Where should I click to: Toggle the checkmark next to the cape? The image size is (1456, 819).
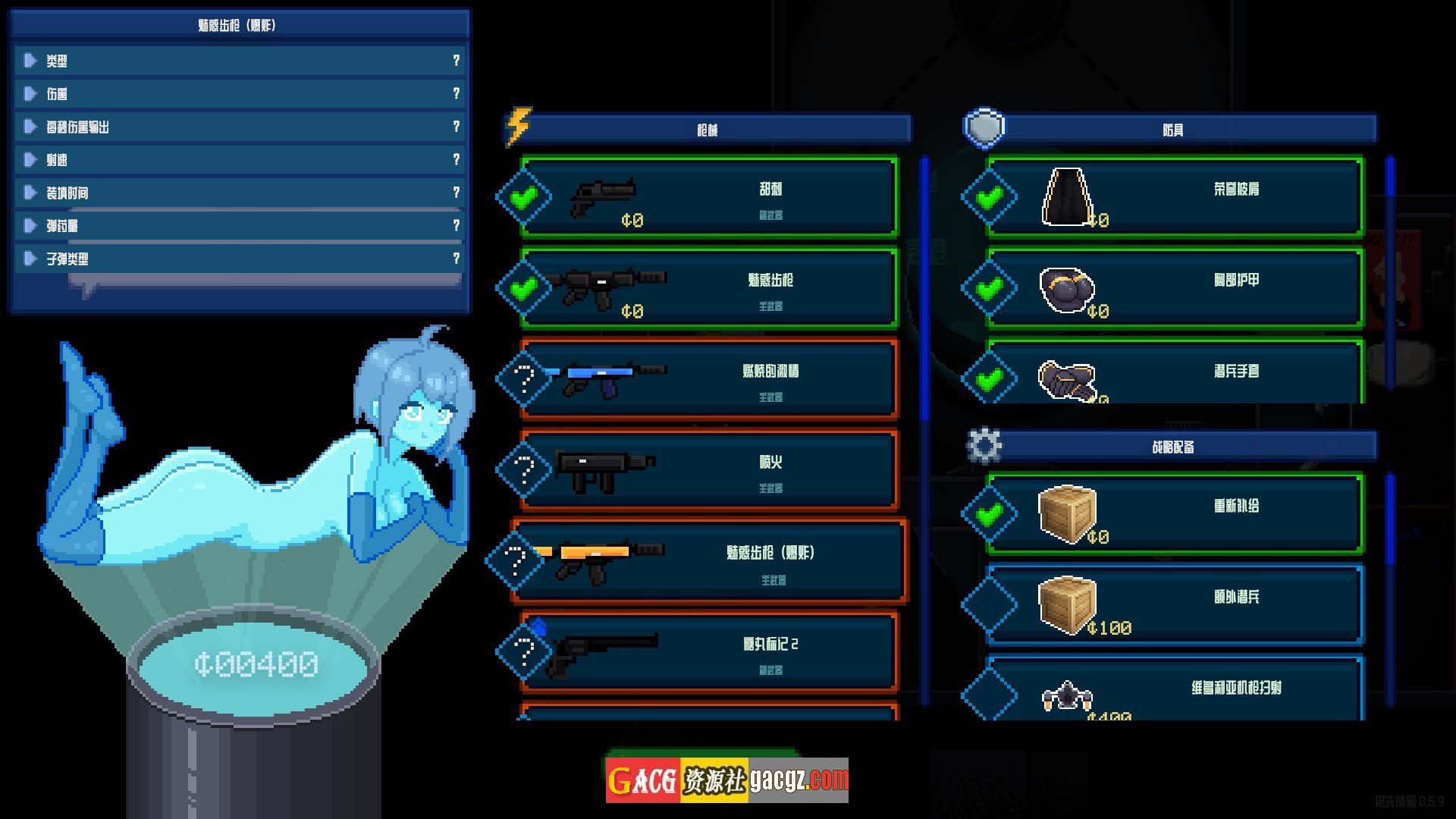tap(989, 197)
